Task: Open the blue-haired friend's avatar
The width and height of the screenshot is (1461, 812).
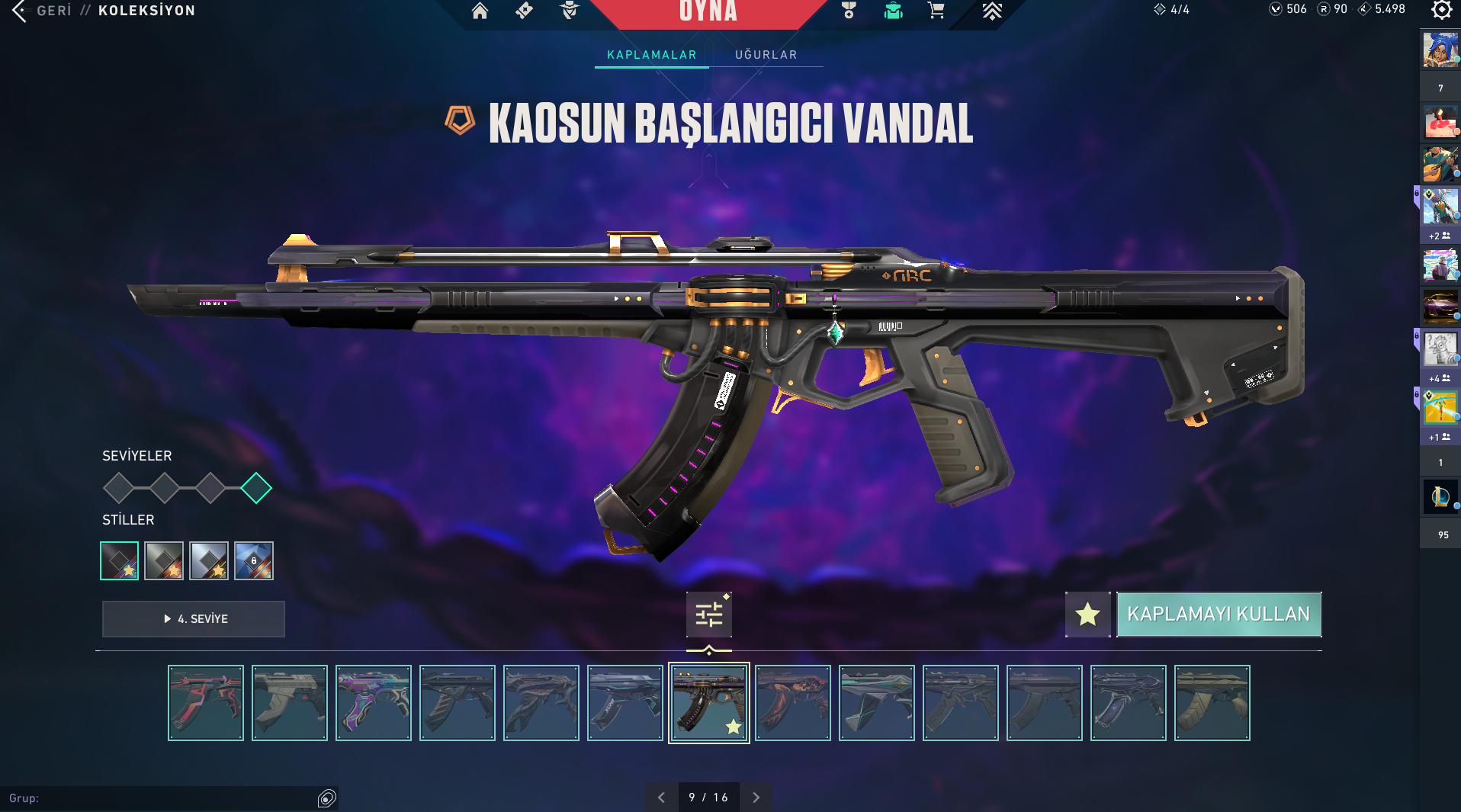Action: coord(1440,50)
